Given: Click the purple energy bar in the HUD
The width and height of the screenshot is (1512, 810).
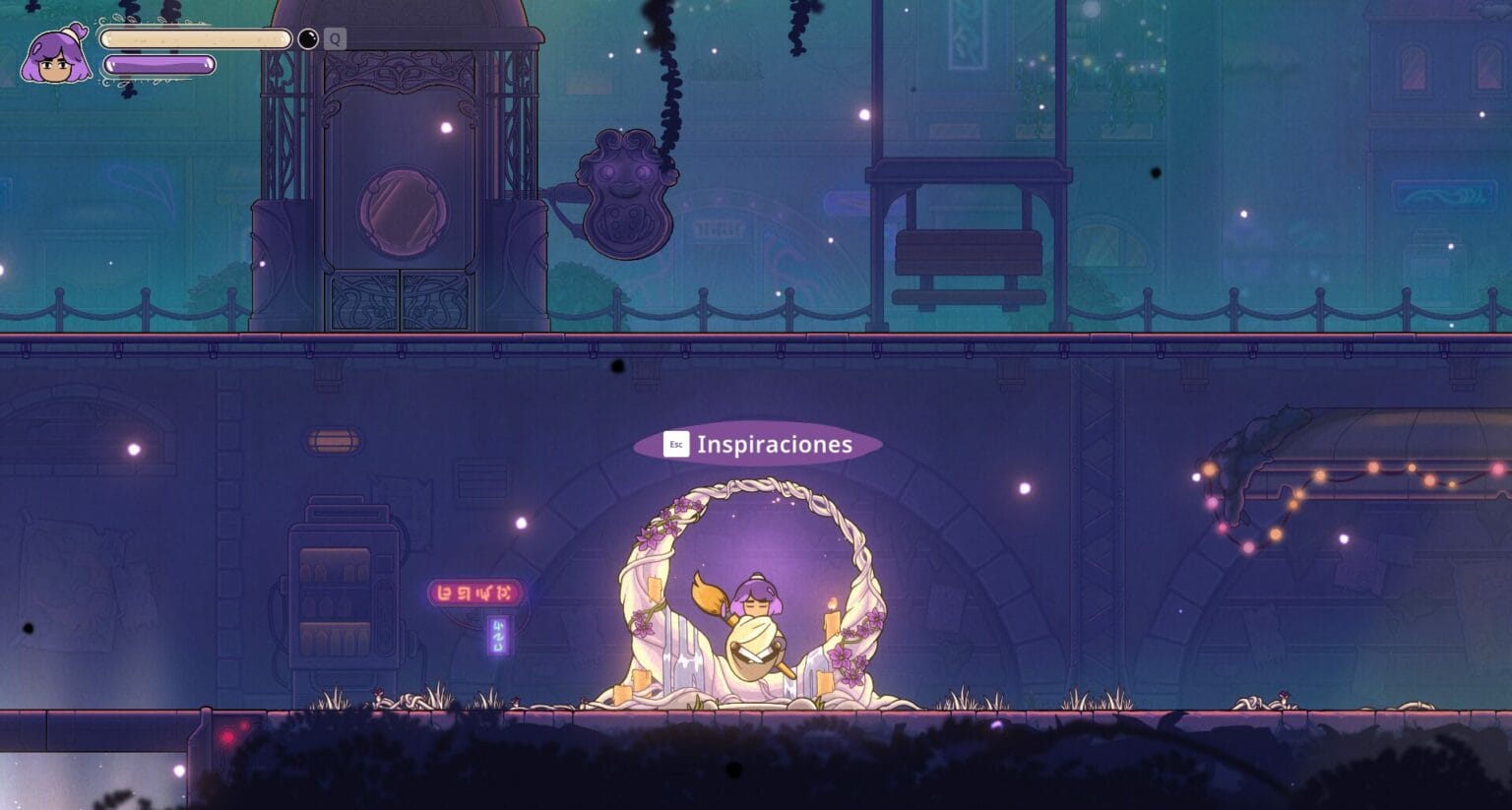Looking at the screenshot, I should 160,64.
